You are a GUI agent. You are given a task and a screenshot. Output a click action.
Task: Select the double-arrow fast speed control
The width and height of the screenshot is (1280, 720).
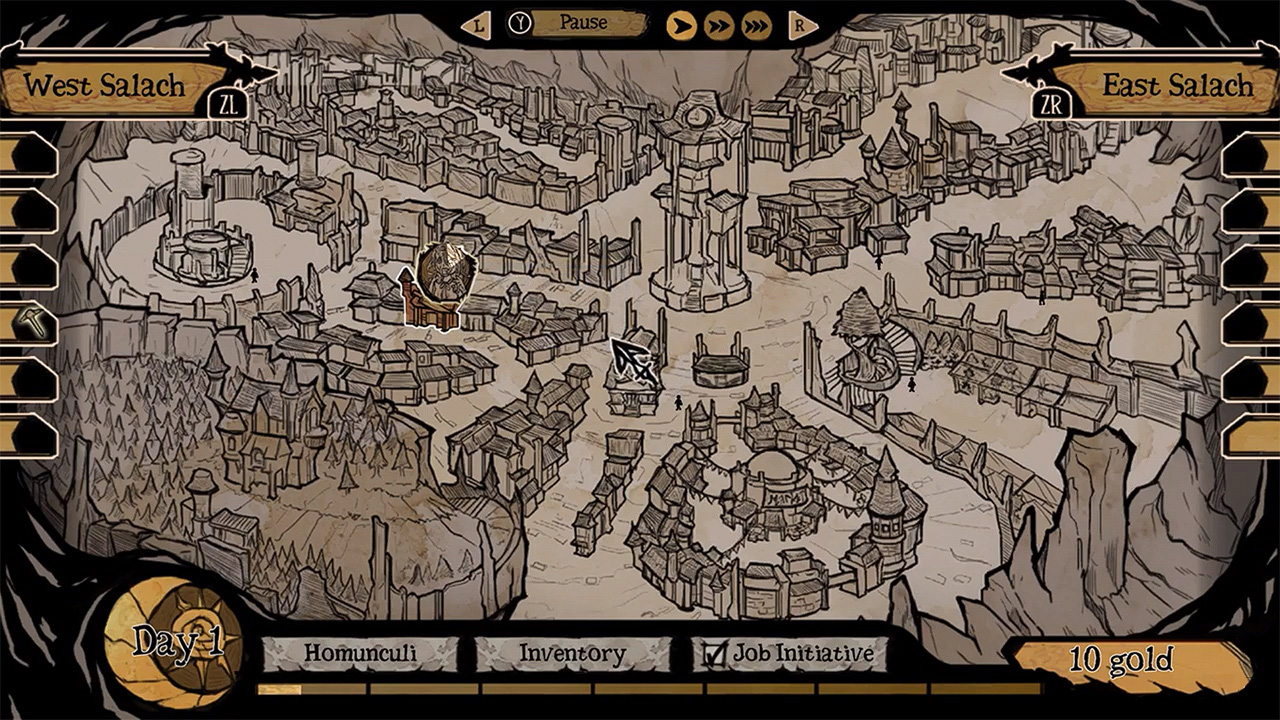(719, 23)
